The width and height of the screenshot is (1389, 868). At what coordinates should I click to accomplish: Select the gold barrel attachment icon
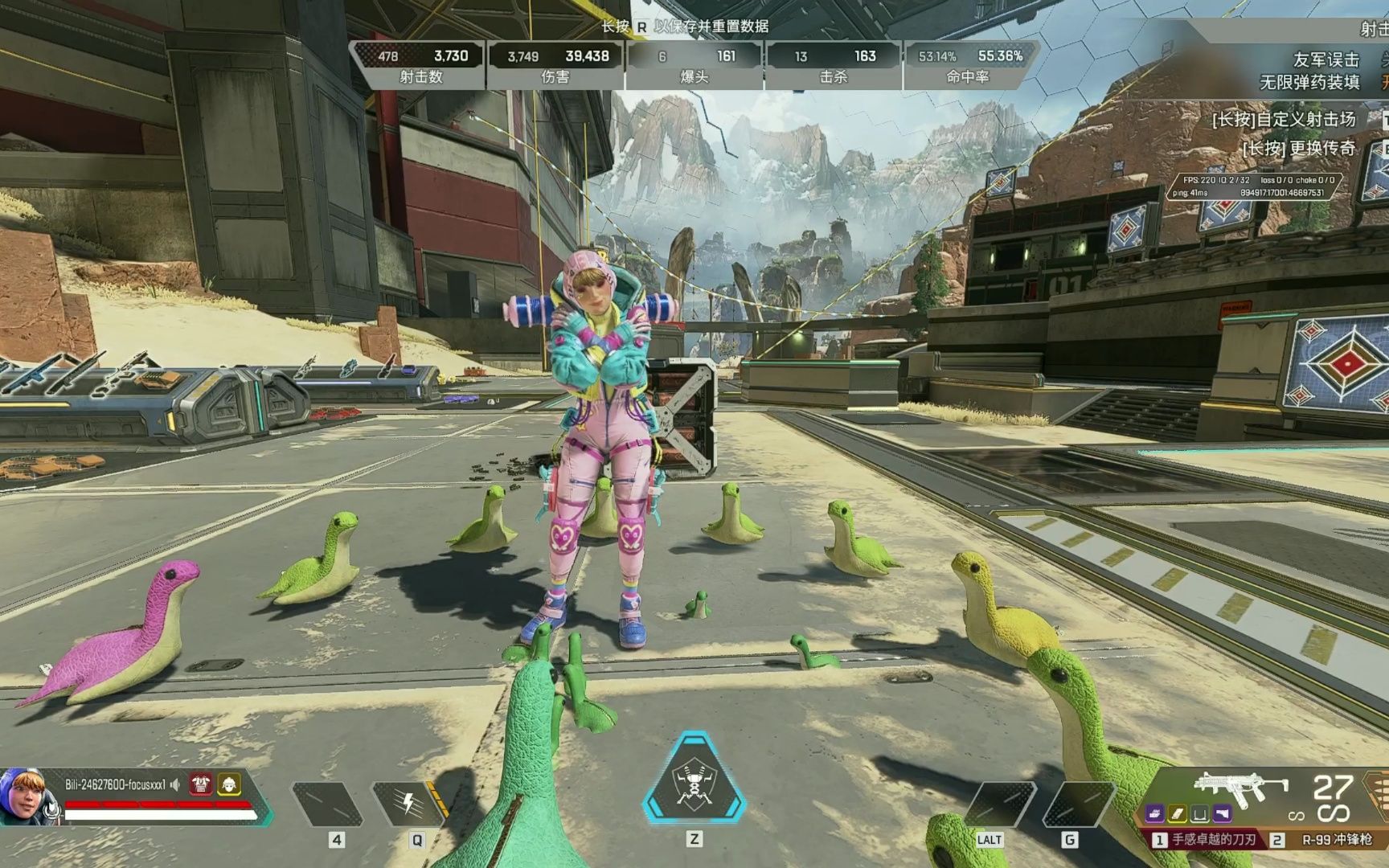point(1178,814)
